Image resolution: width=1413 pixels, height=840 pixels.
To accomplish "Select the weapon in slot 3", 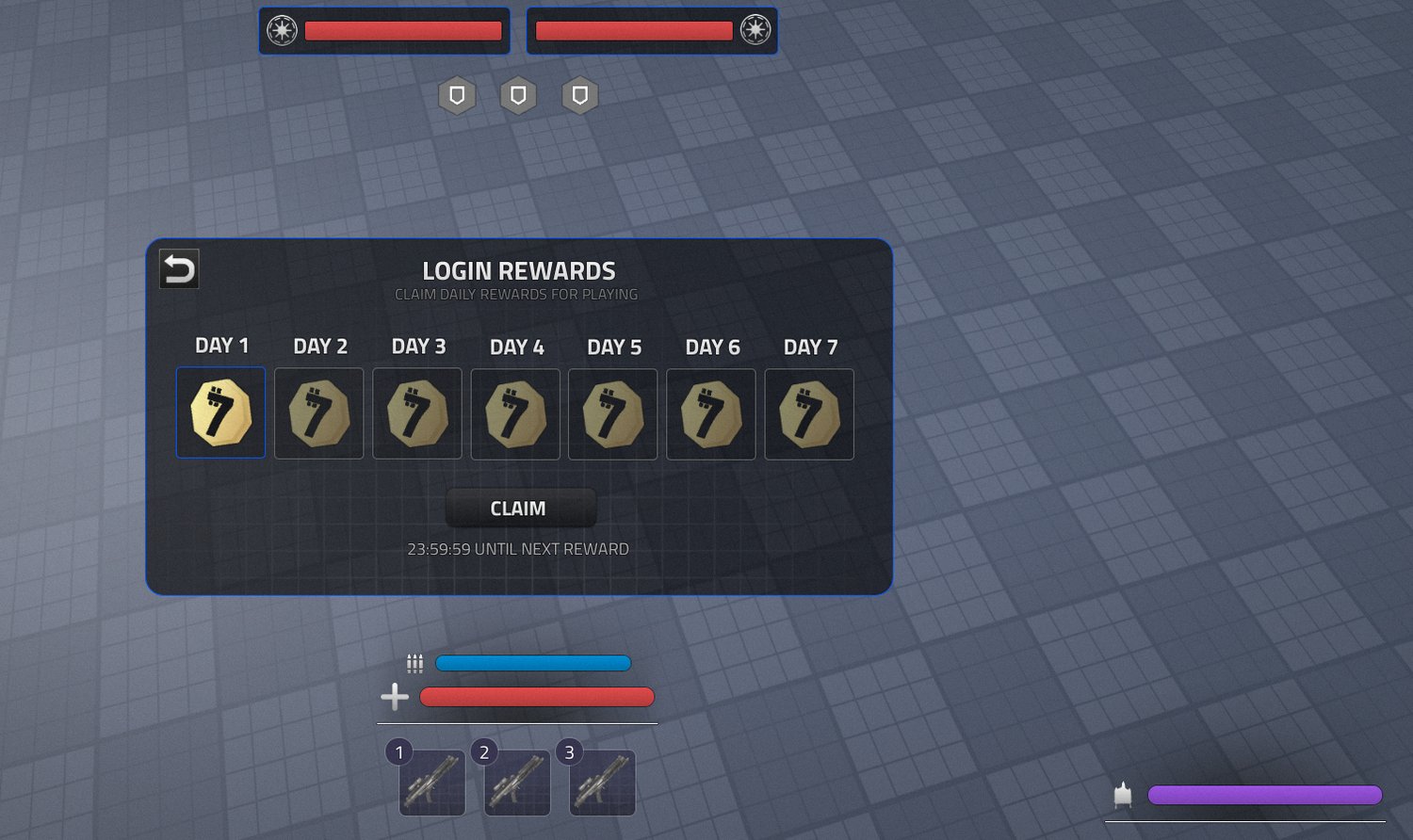I will pos(602,783).
